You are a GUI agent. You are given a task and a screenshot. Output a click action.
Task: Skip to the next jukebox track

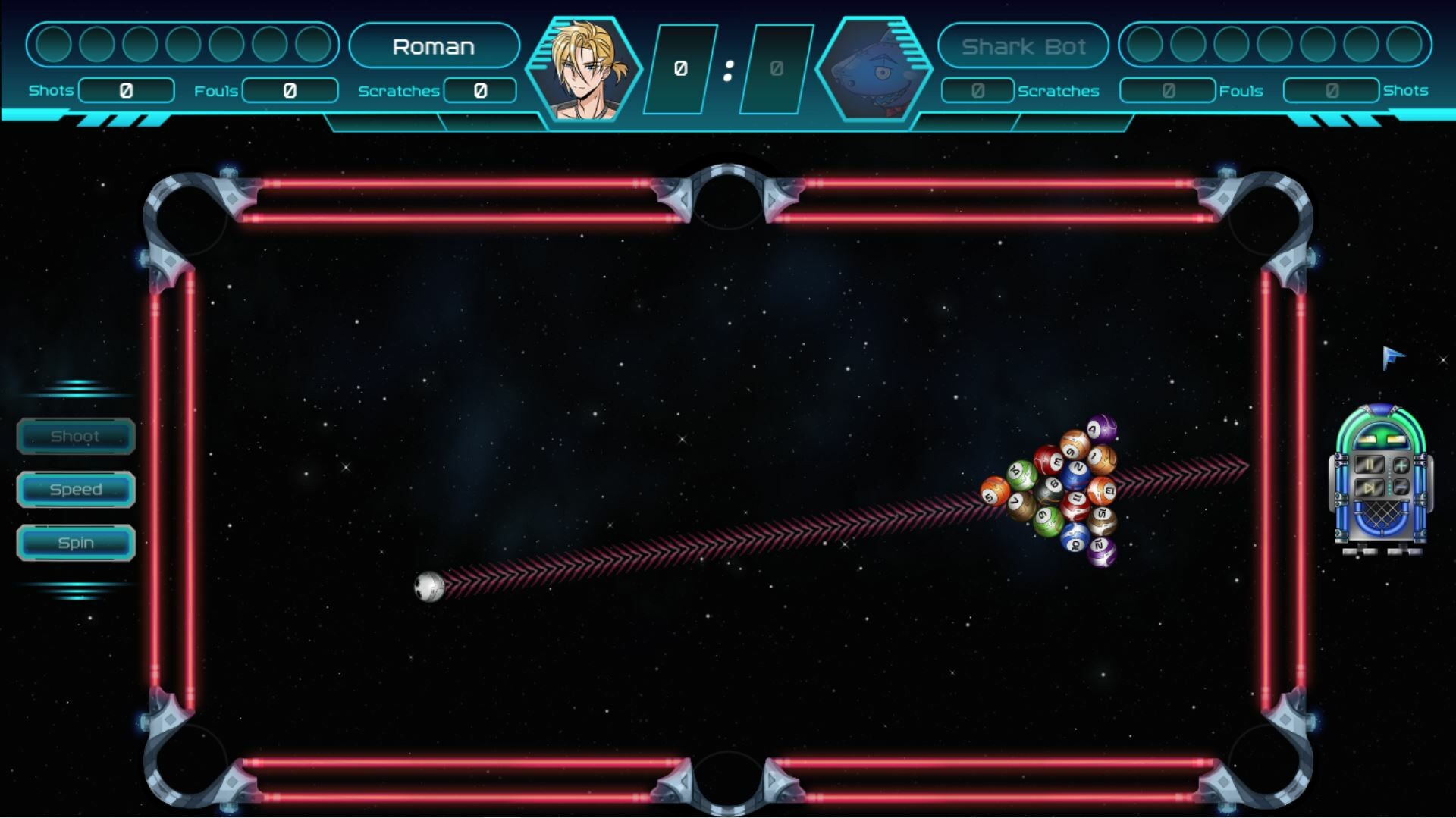coord(1370,487)
